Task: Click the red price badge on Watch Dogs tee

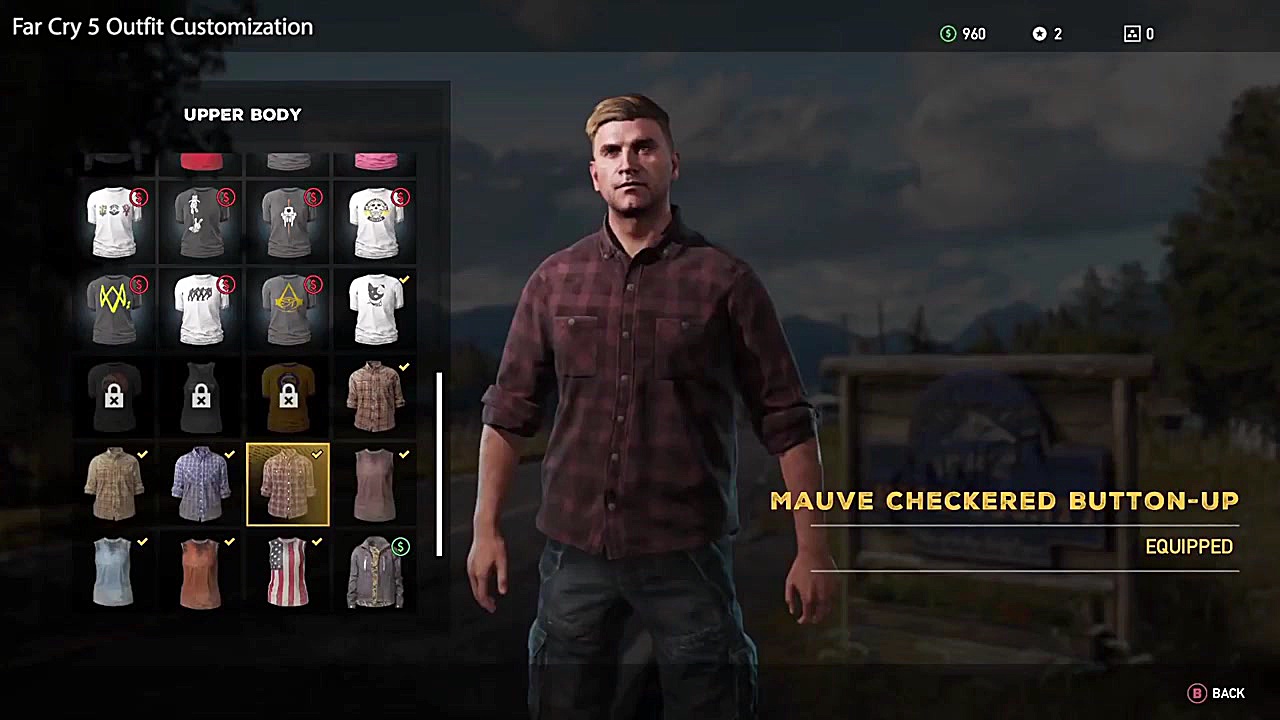Action: pos(139,285)
